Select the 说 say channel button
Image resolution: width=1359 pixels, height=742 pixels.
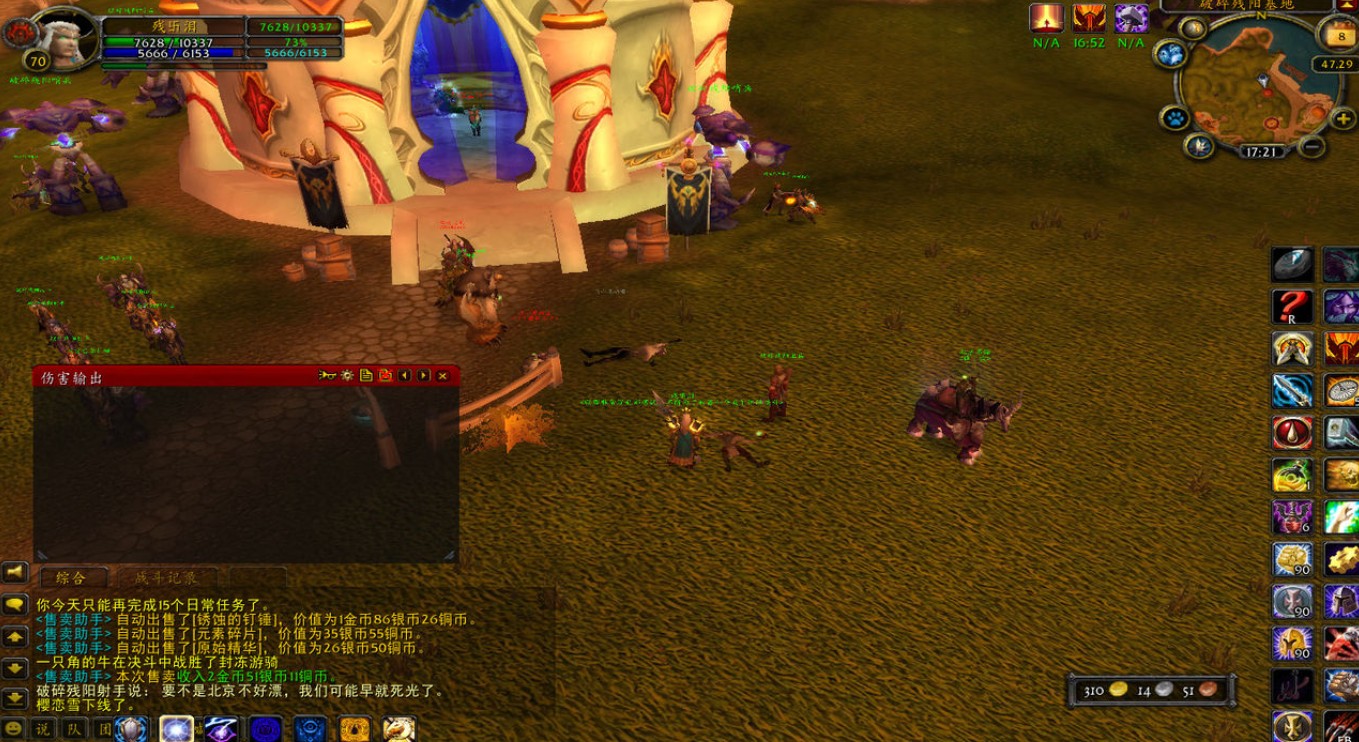coord(43,729)
